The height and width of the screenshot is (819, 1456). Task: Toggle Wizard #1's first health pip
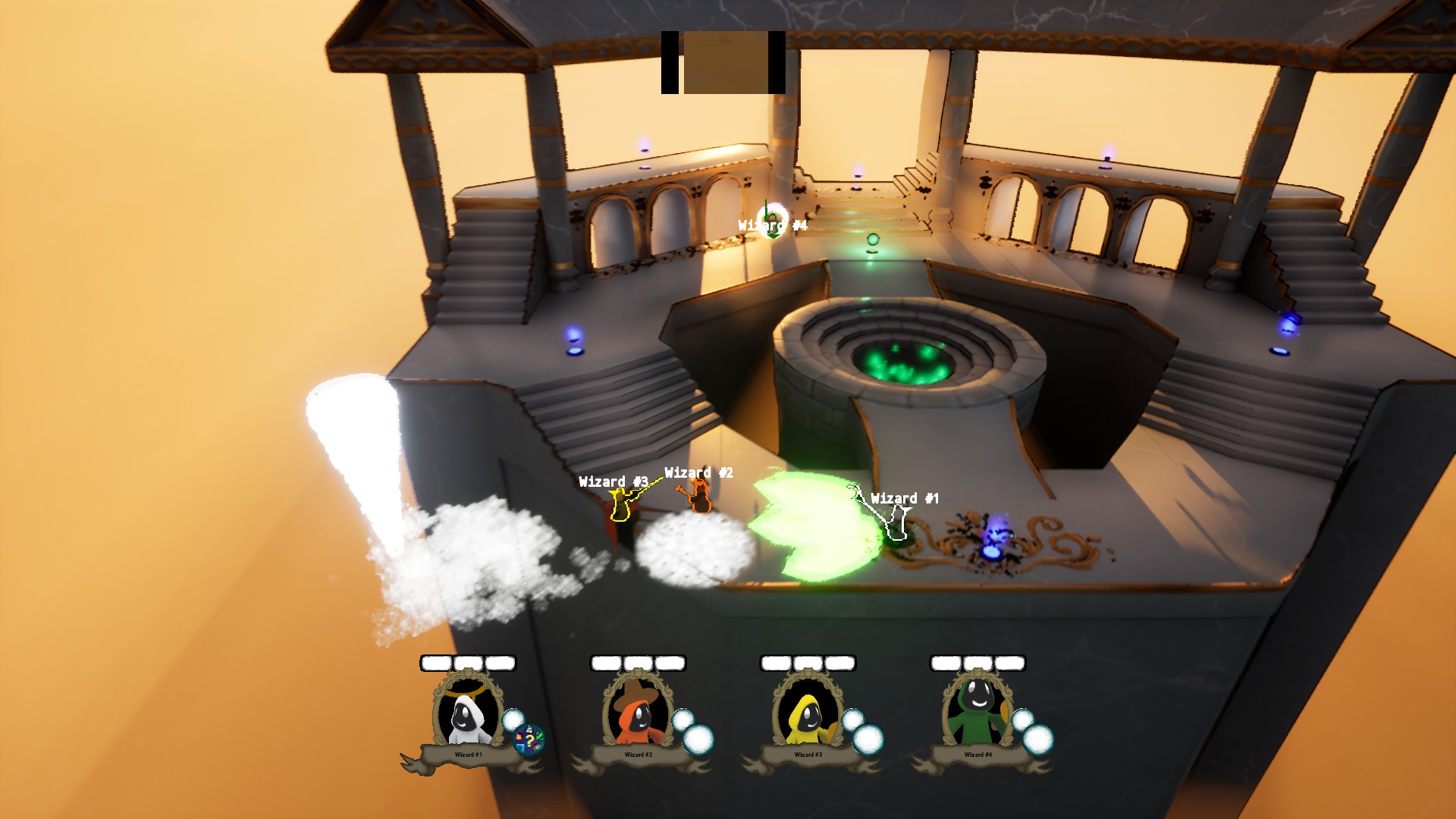435,663
